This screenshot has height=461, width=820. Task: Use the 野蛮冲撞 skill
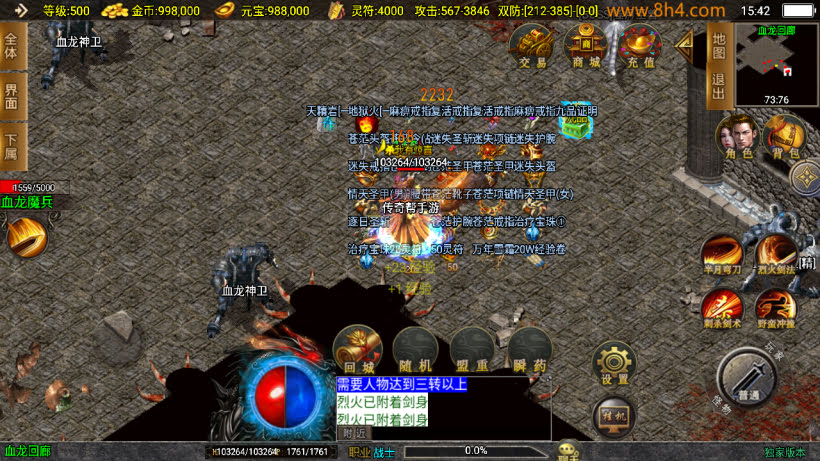(x=775, y=308)
